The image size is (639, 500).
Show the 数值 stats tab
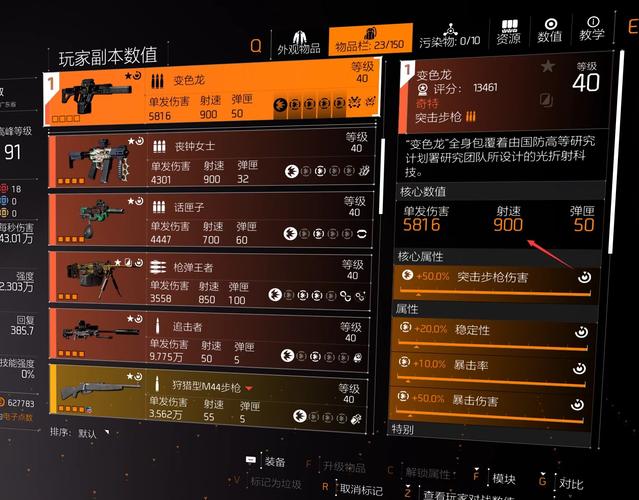pyautogui.click(x=551, y=30)
